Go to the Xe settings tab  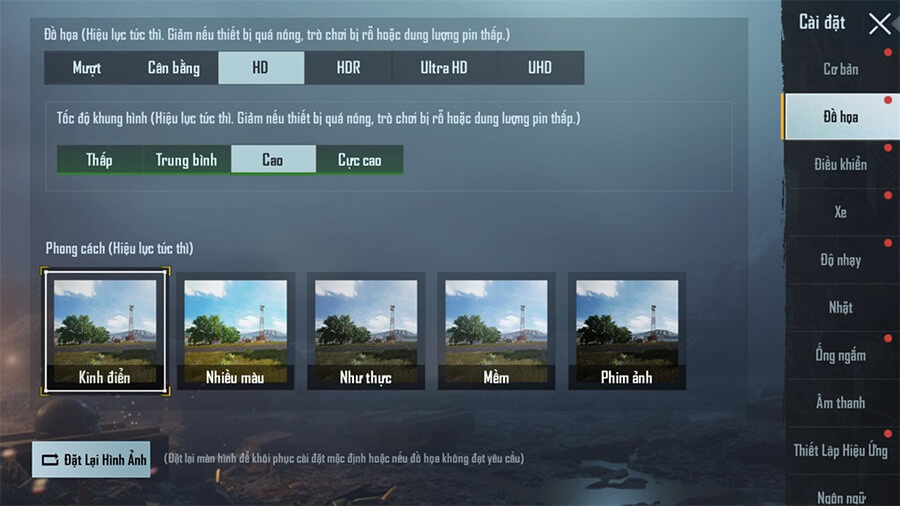click(841, 212)
